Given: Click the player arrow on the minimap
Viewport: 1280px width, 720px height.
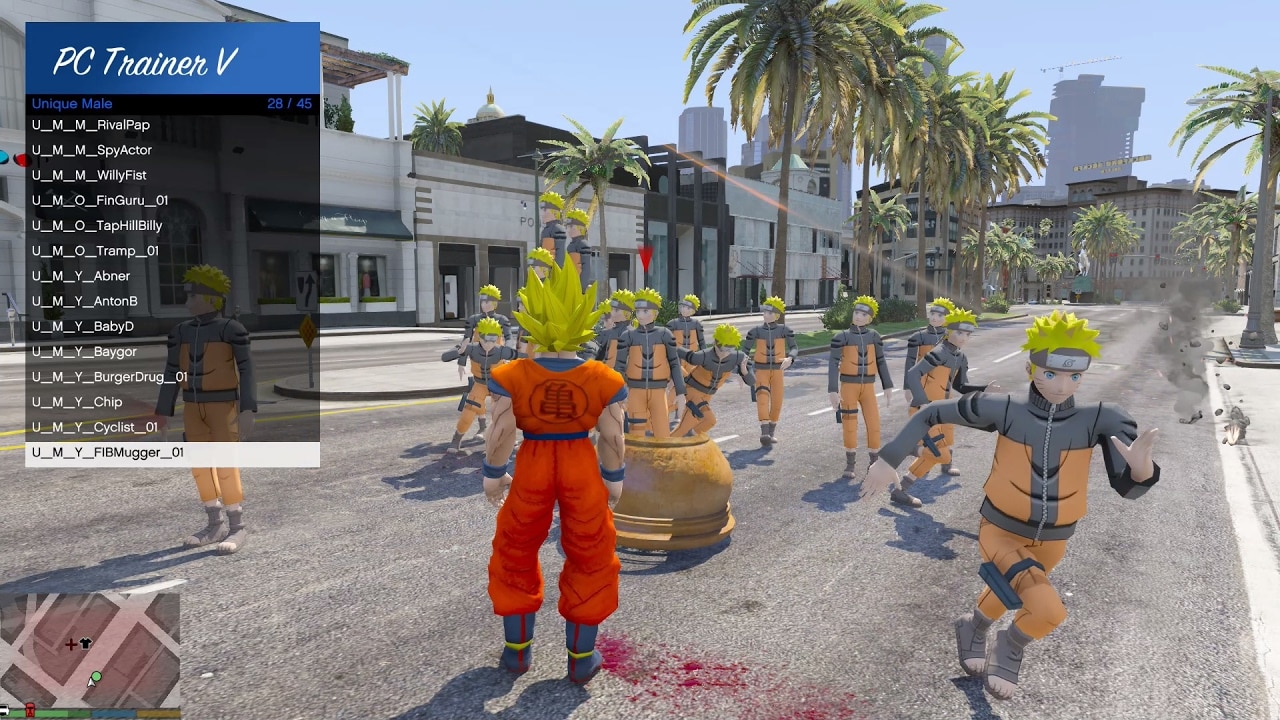Looking at the screenshot, I should point(91,684).
